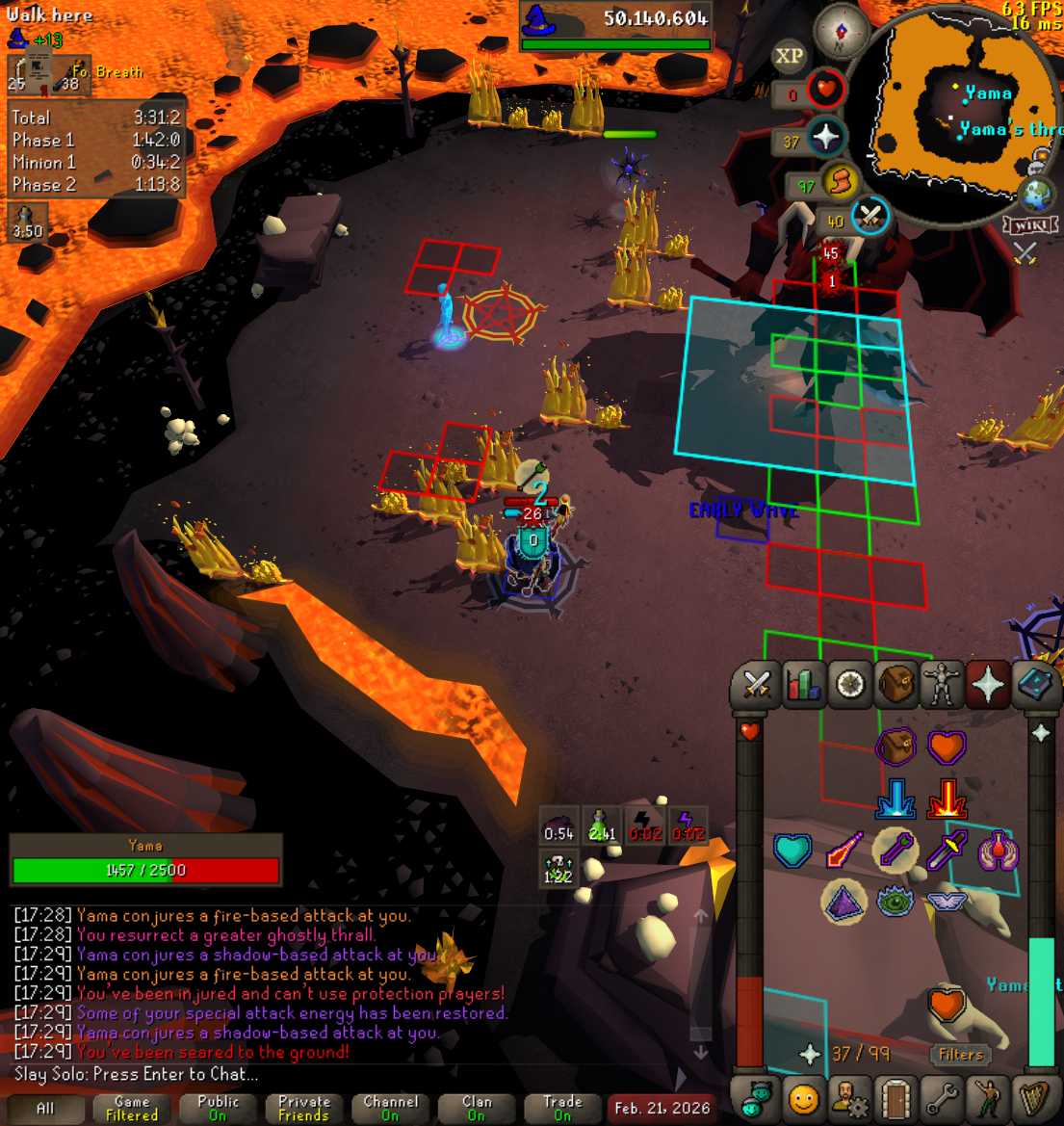Open the Inventory backpack tab
The image size is (1064, 1126).
[x=895, y=685]
